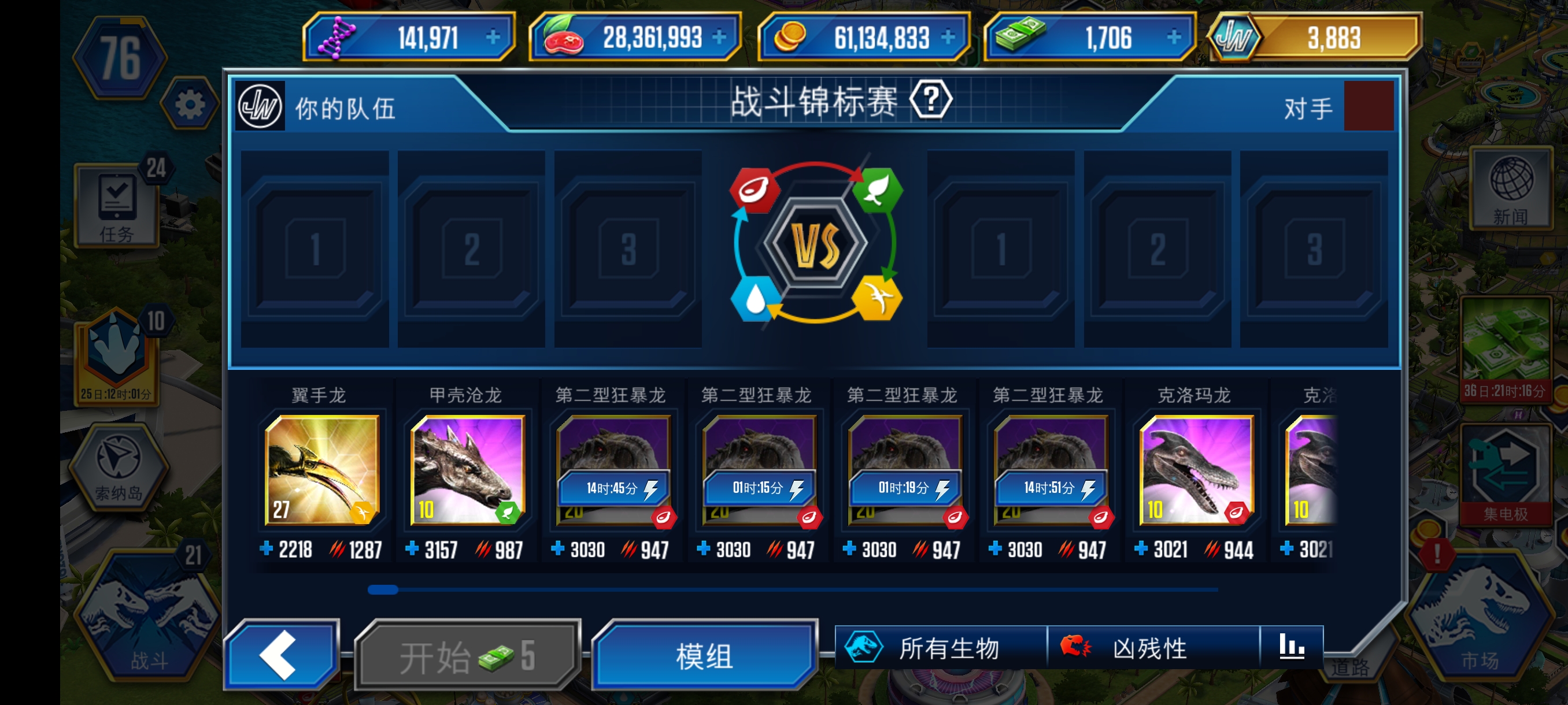Add more cash with plus button

click(1174, 38)
